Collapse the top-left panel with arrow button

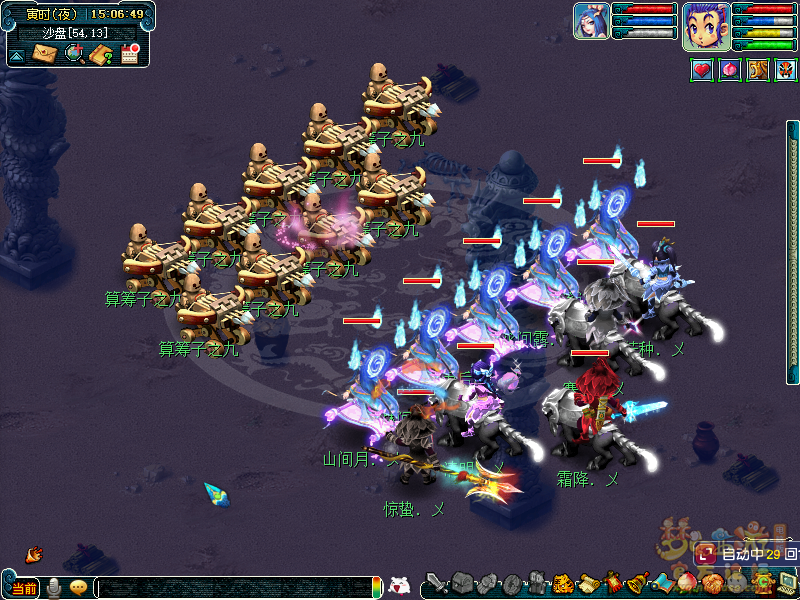click(17, 56)
